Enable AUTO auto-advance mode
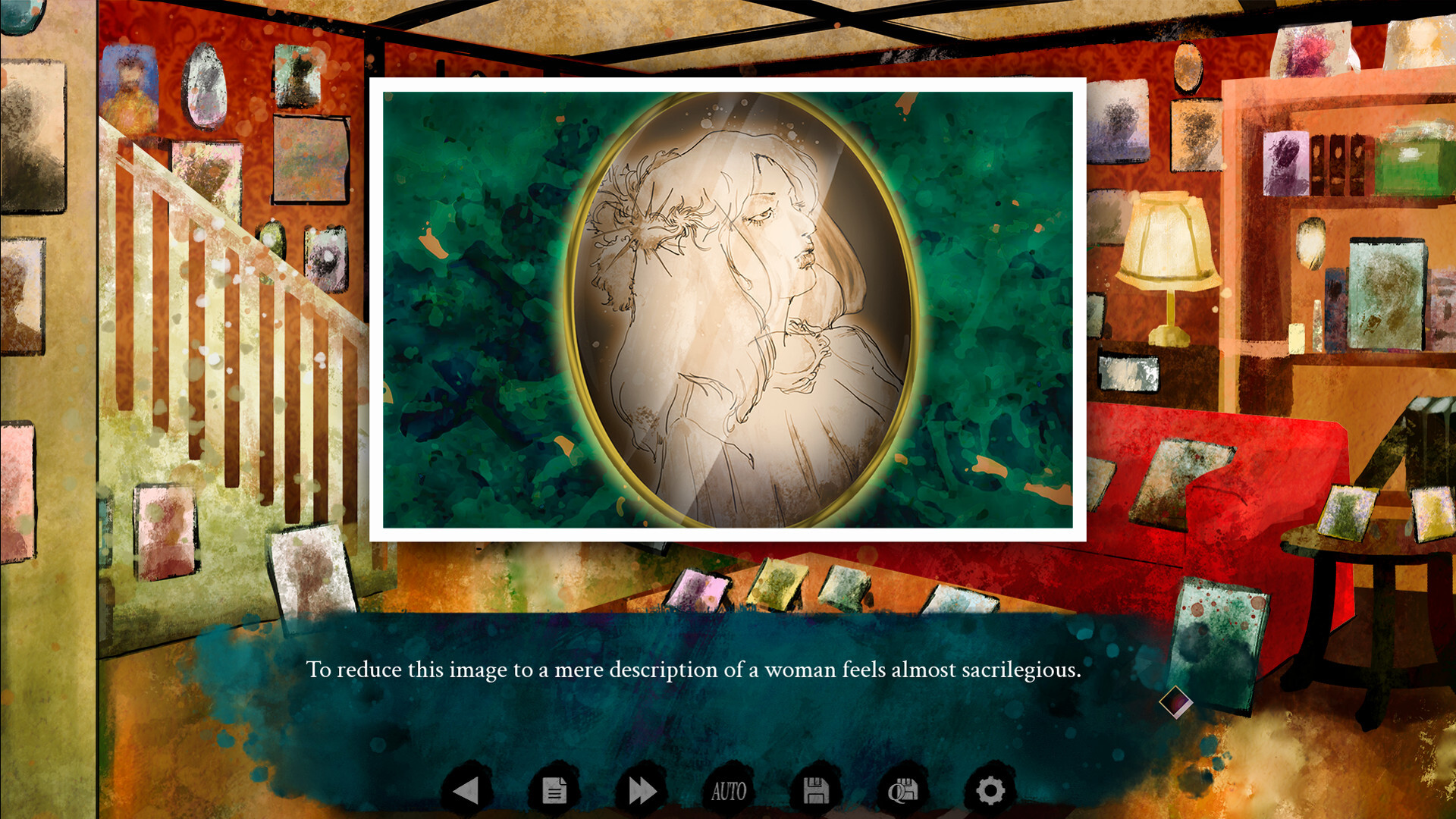 click(x=728, y=792)
